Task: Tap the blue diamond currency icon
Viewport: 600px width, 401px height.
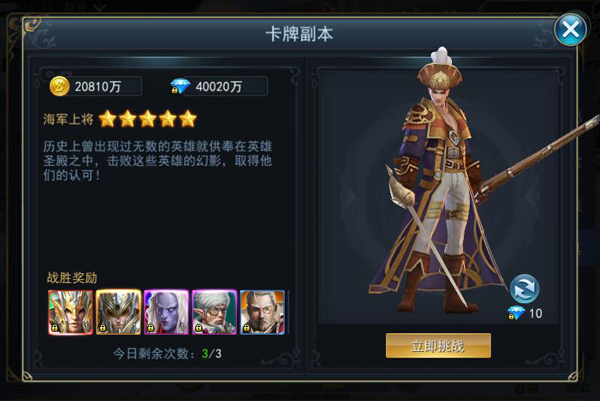Action: click(180, 86)
